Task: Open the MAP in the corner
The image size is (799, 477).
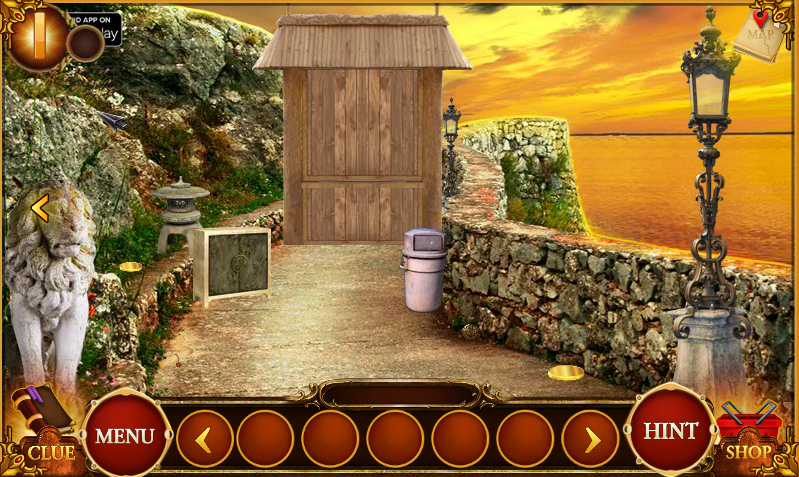Action: coord(762,35)
